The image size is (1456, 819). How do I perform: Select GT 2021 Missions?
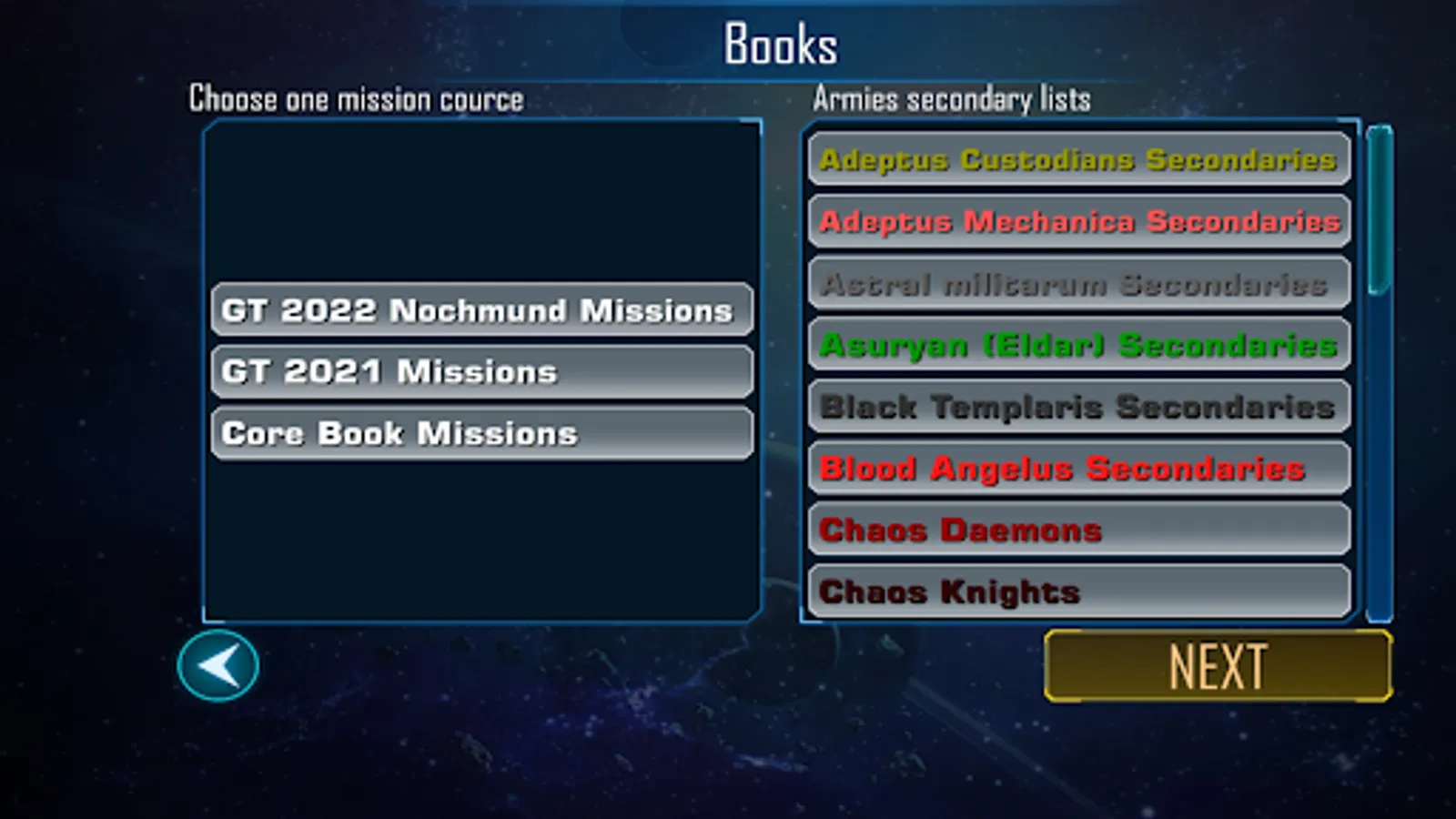pyautogui.click(x=481, y=370)
